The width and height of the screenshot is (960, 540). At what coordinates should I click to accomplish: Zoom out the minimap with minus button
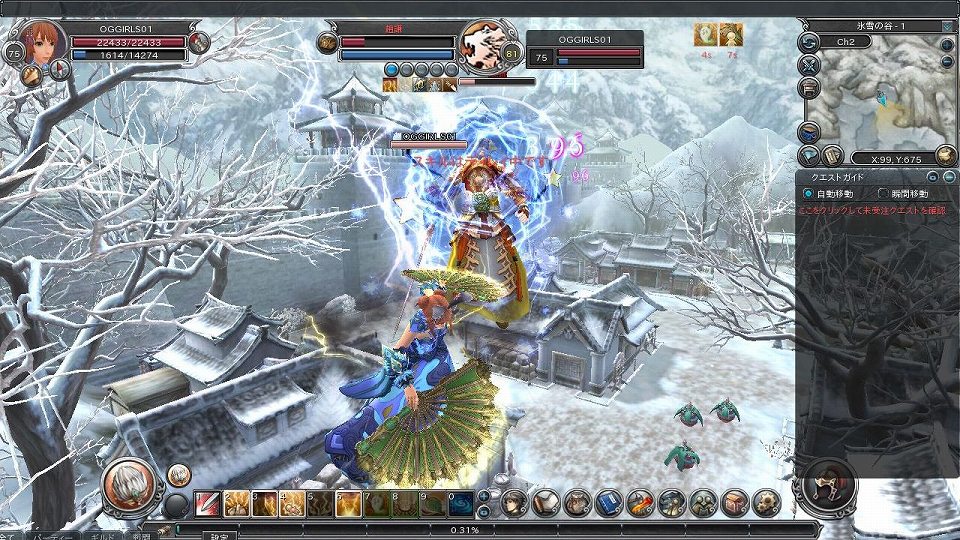(x=947, y=63)
